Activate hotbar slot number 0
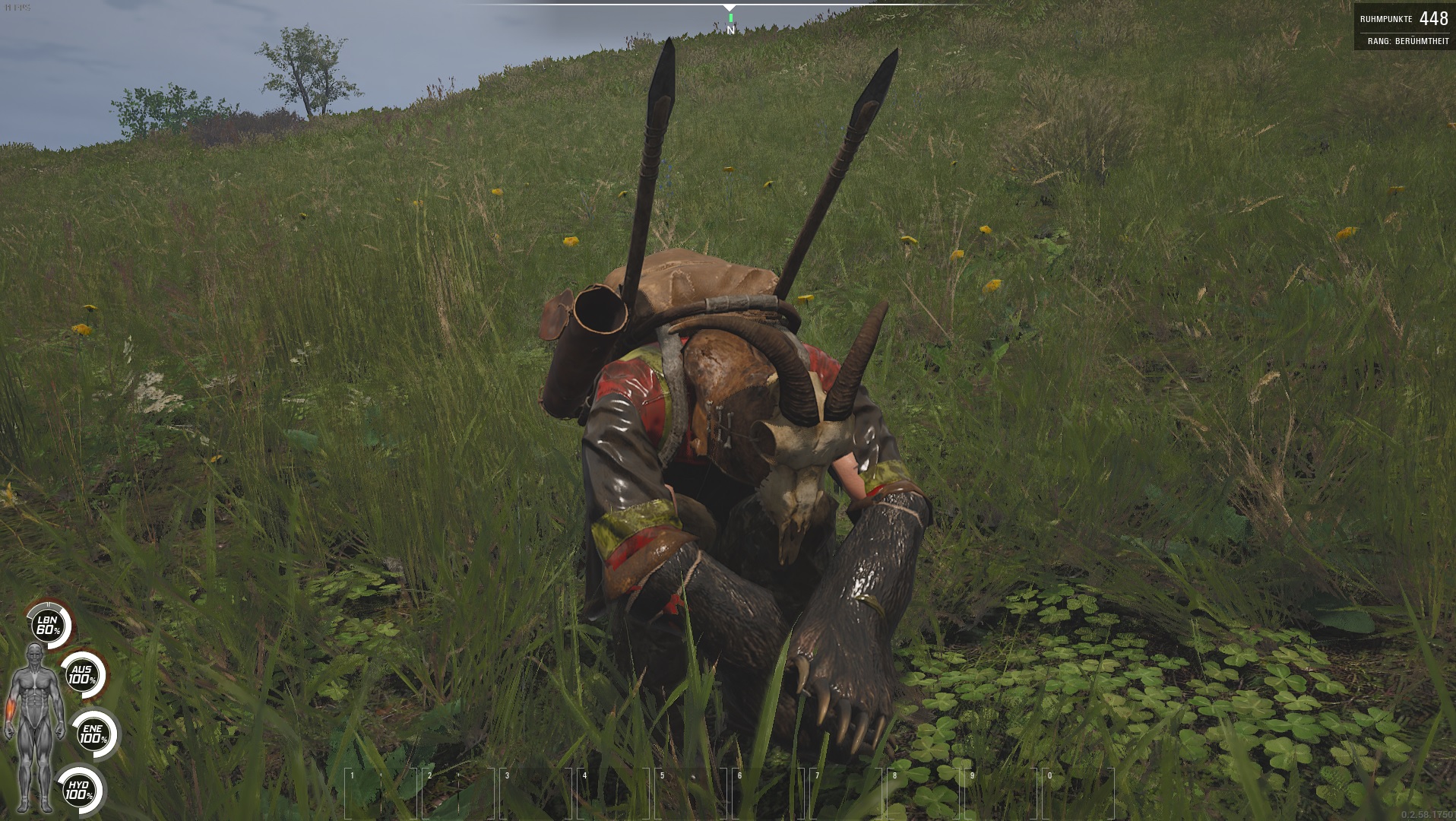 point(1078,793)
